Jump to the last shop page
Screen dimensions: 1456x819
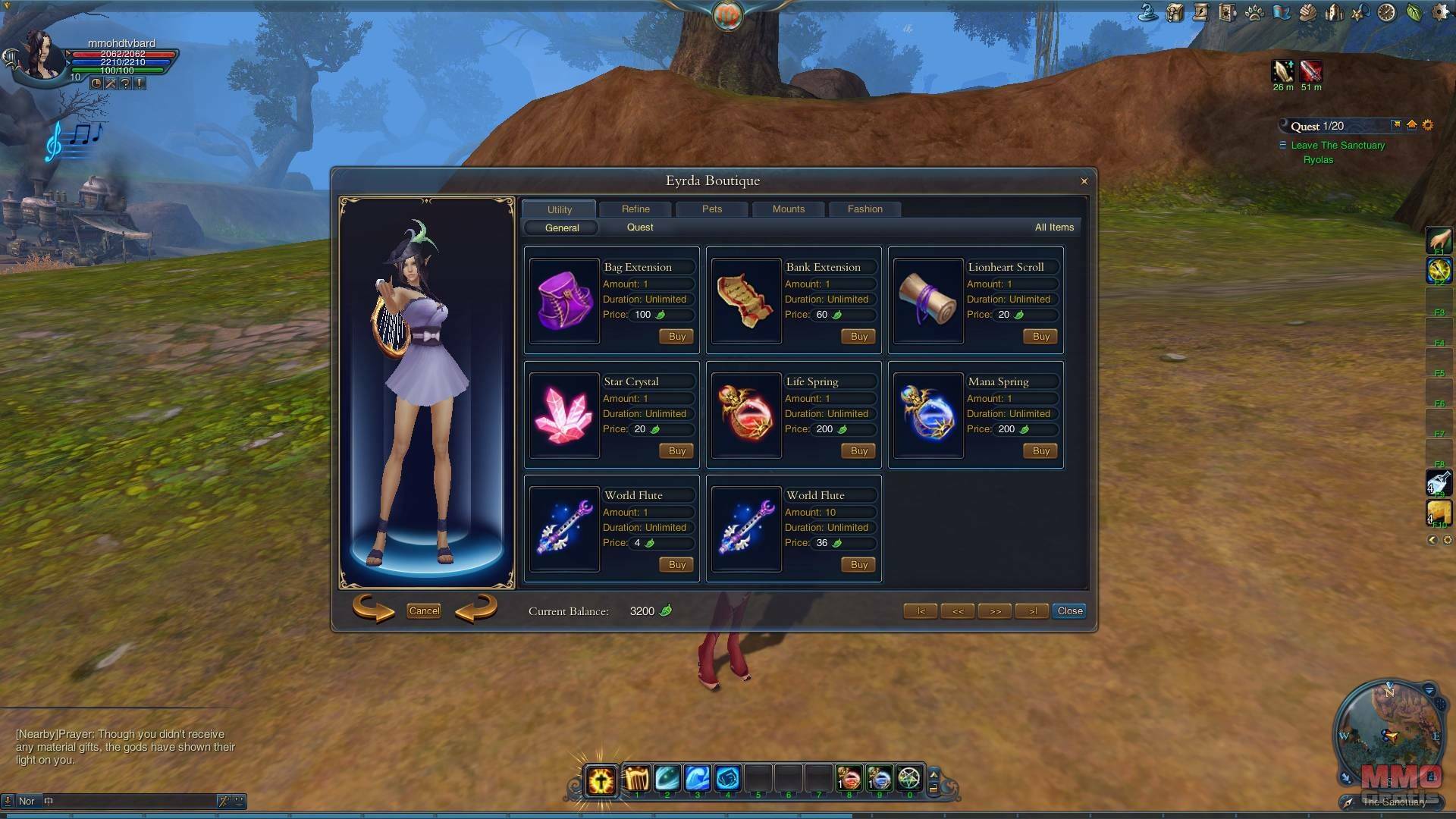1032,610
